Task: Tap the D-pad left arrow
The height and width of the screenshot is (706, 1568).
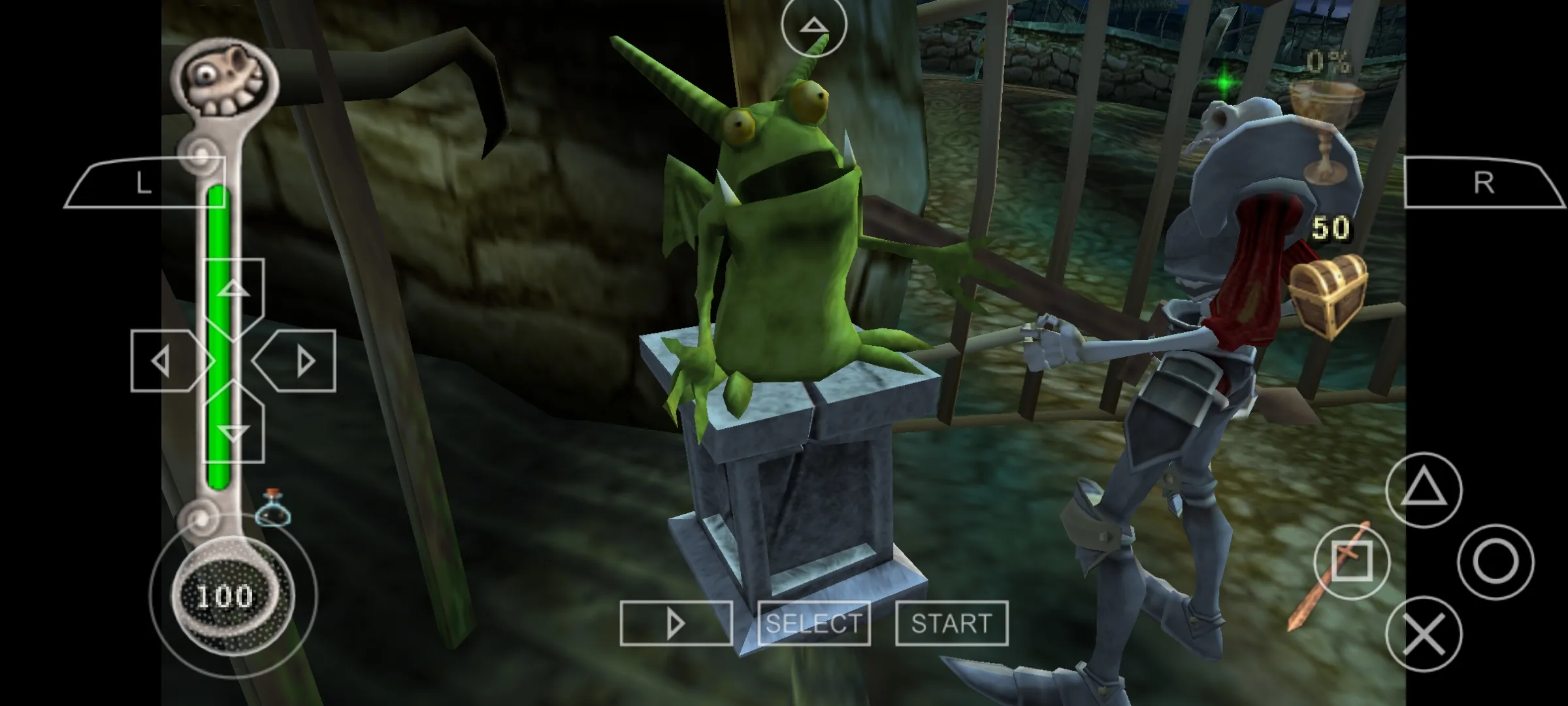Action: pyautogui.click(x=165, y=361)
